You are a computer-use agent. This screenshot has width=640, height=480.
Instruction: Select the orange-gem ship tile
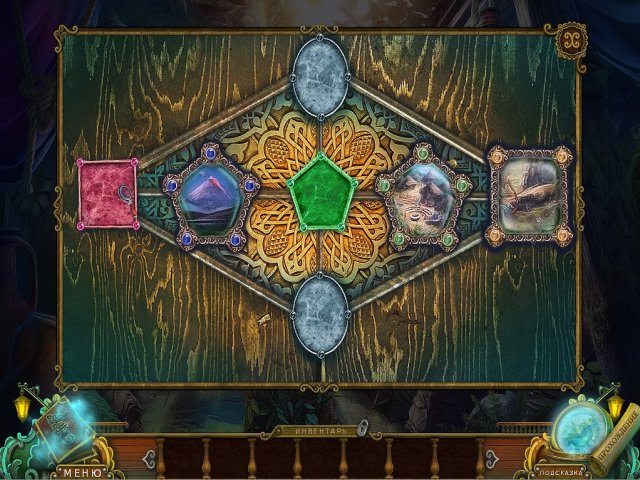pos(527,193)
